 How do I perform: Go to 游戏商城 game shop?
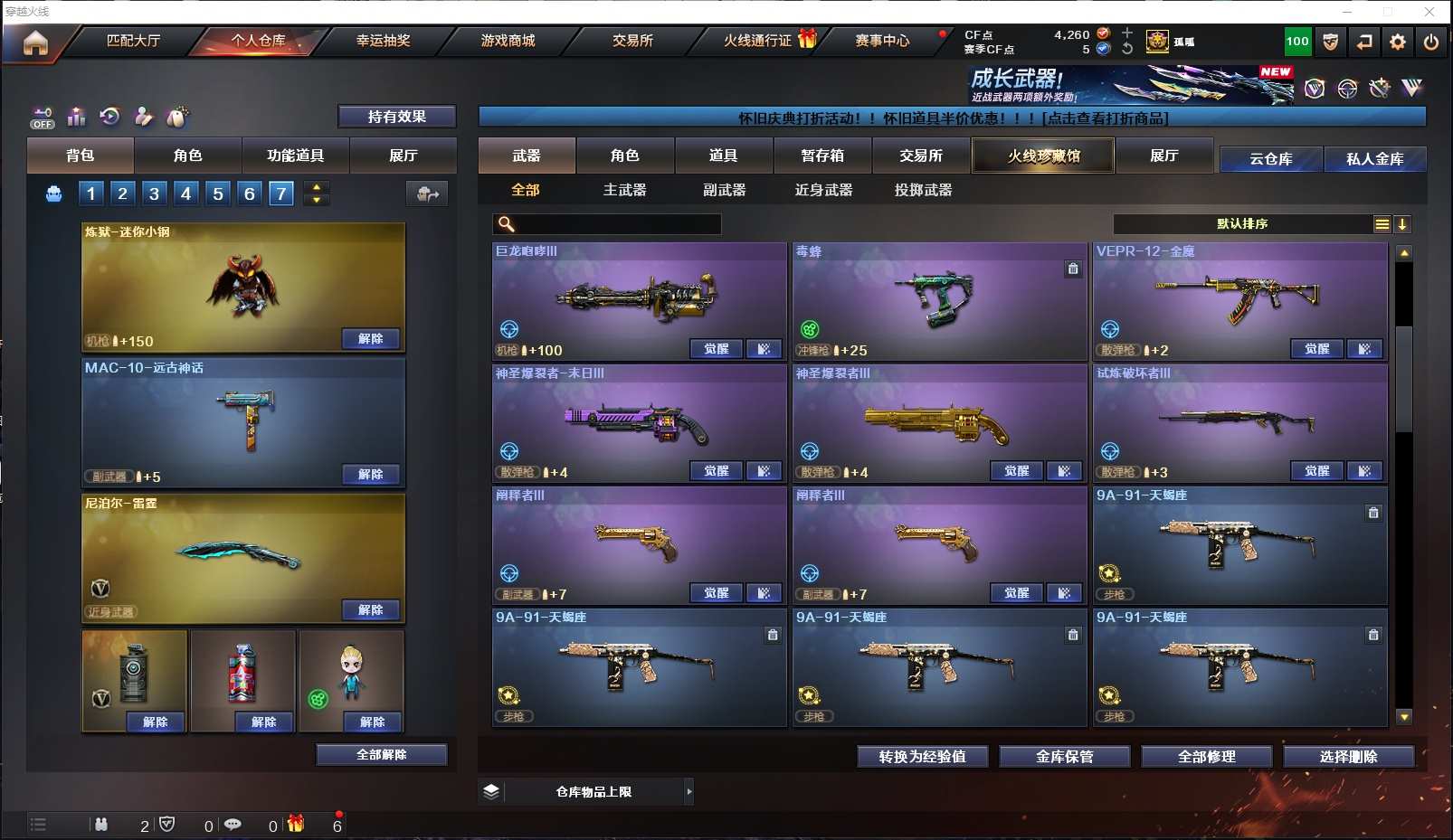tap(508, 41)
